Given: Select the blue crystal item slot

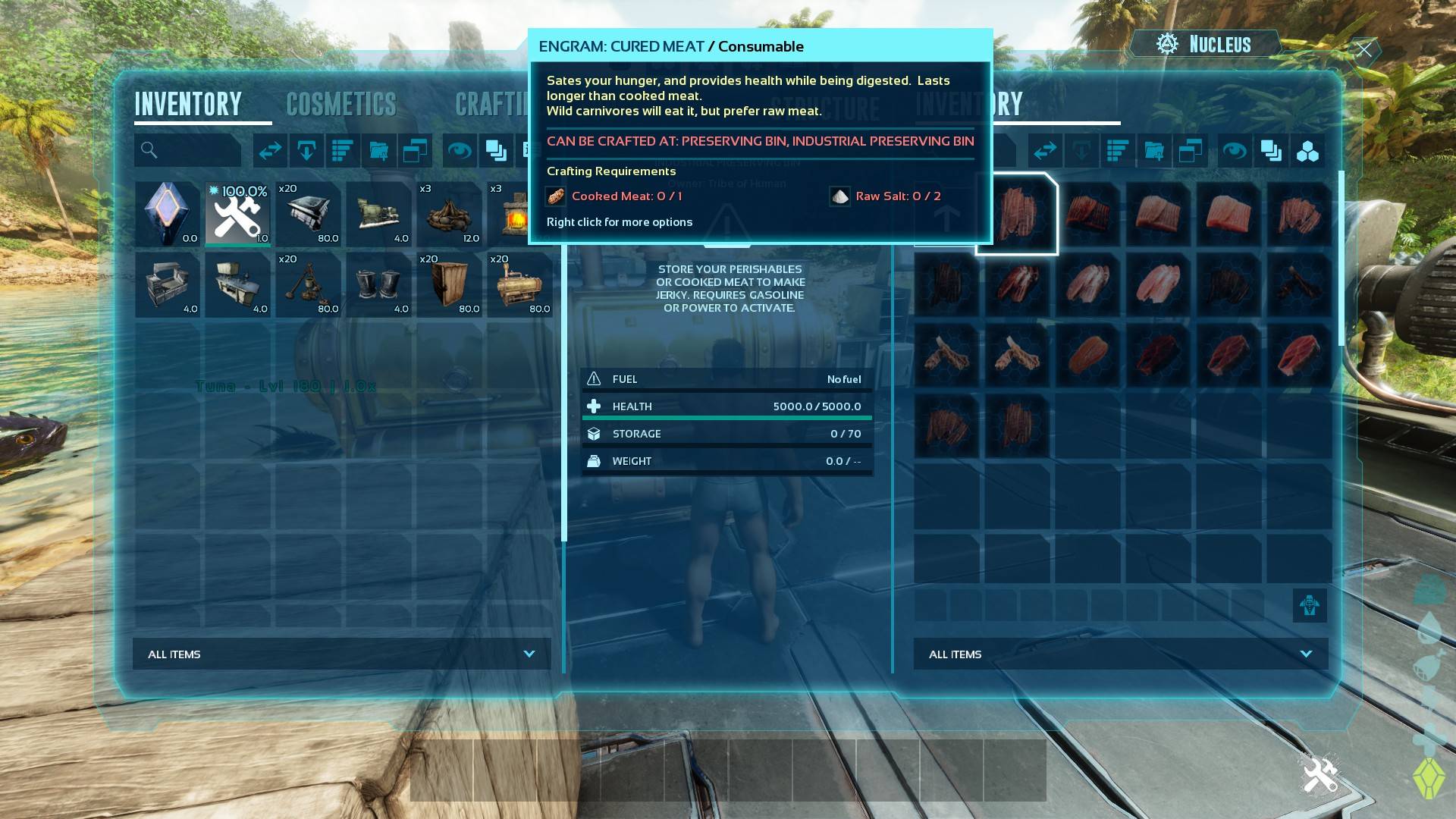Looking at the screenshot, I should [x=168, y=214].
